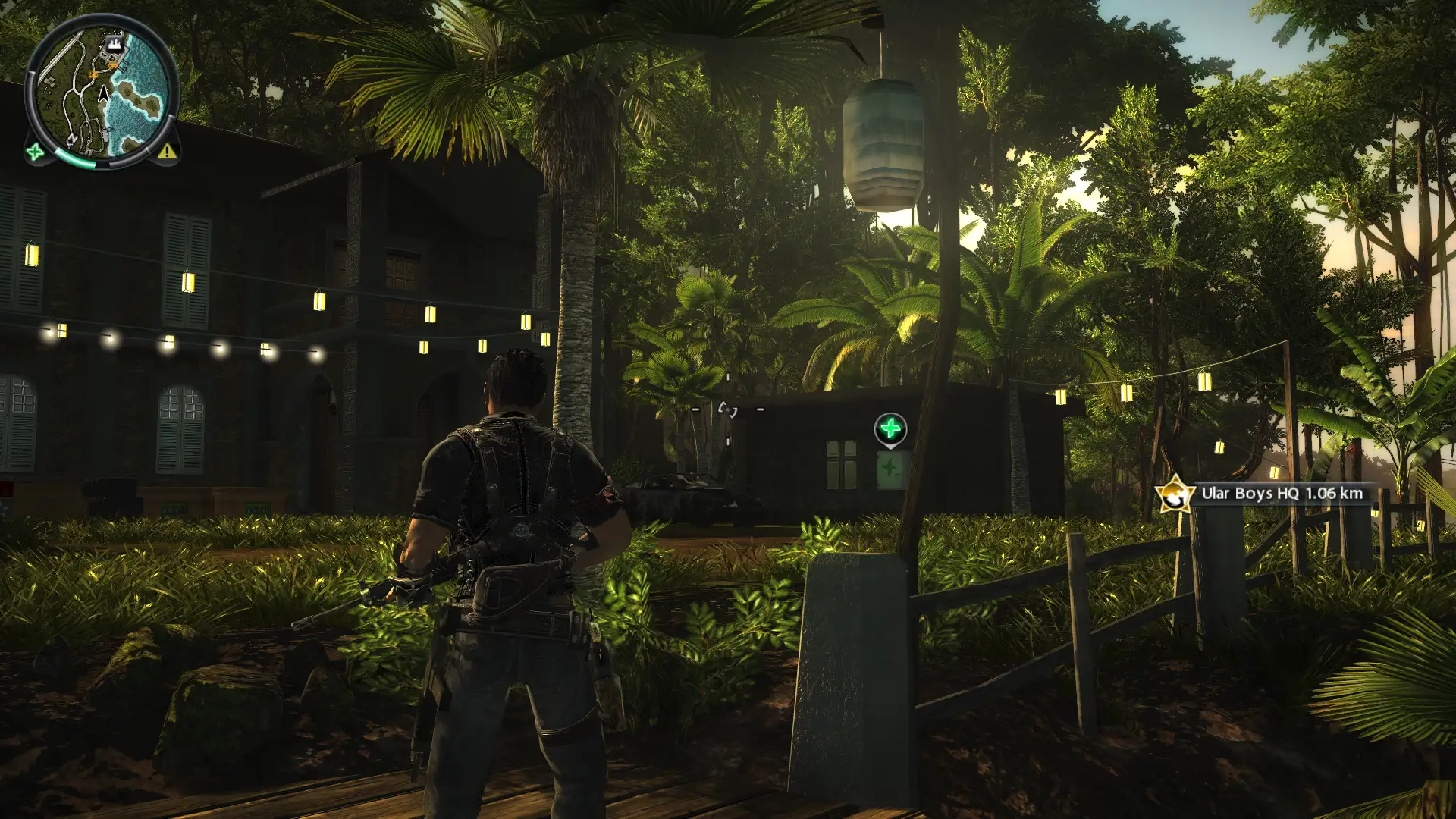The height and width of the screenshot is (819, 1456).
Task: Click the yellow warning triangle icon
Action: (x=167, y=152)
